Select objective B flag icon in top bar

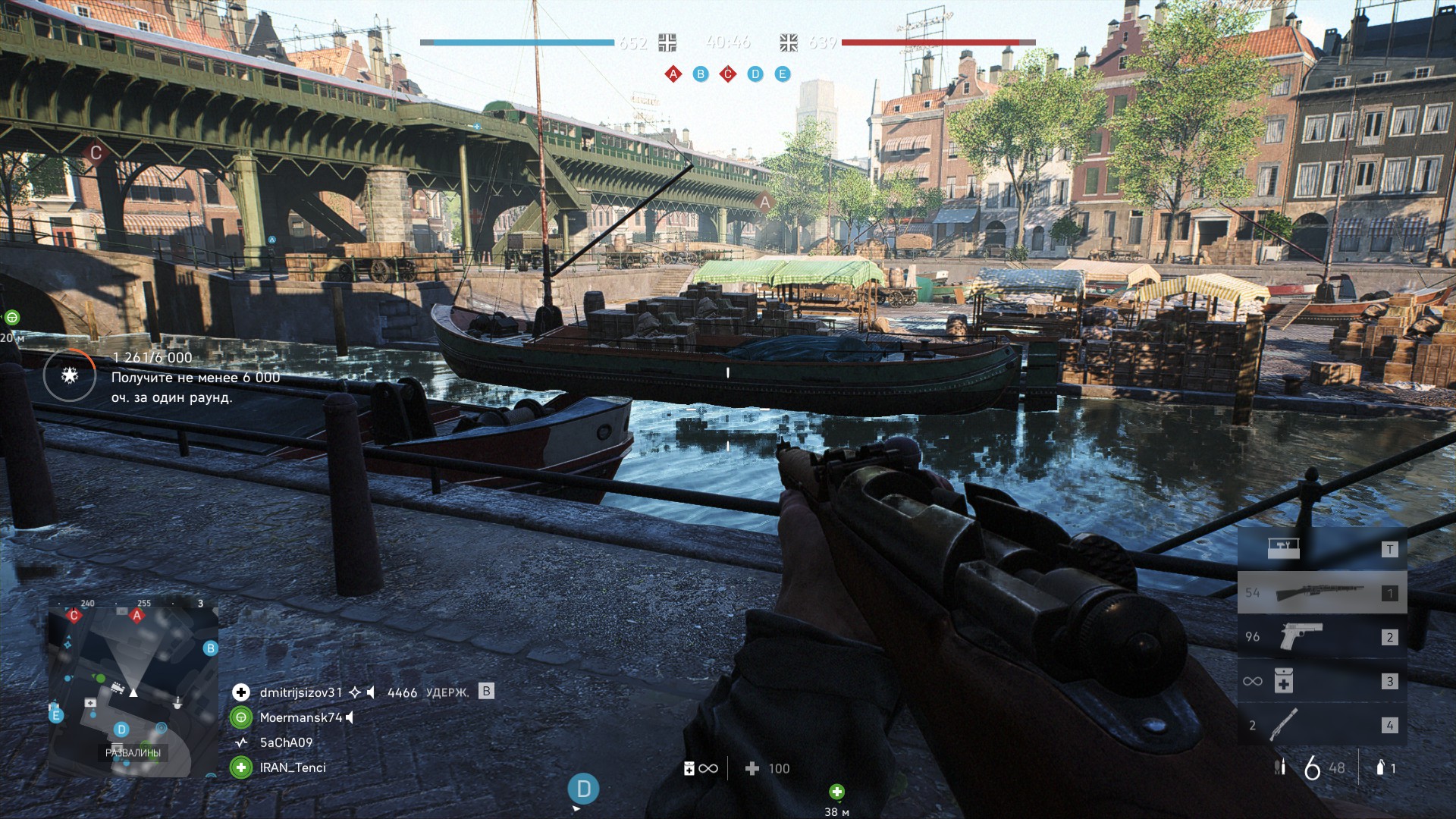click(x=701, y=74)
